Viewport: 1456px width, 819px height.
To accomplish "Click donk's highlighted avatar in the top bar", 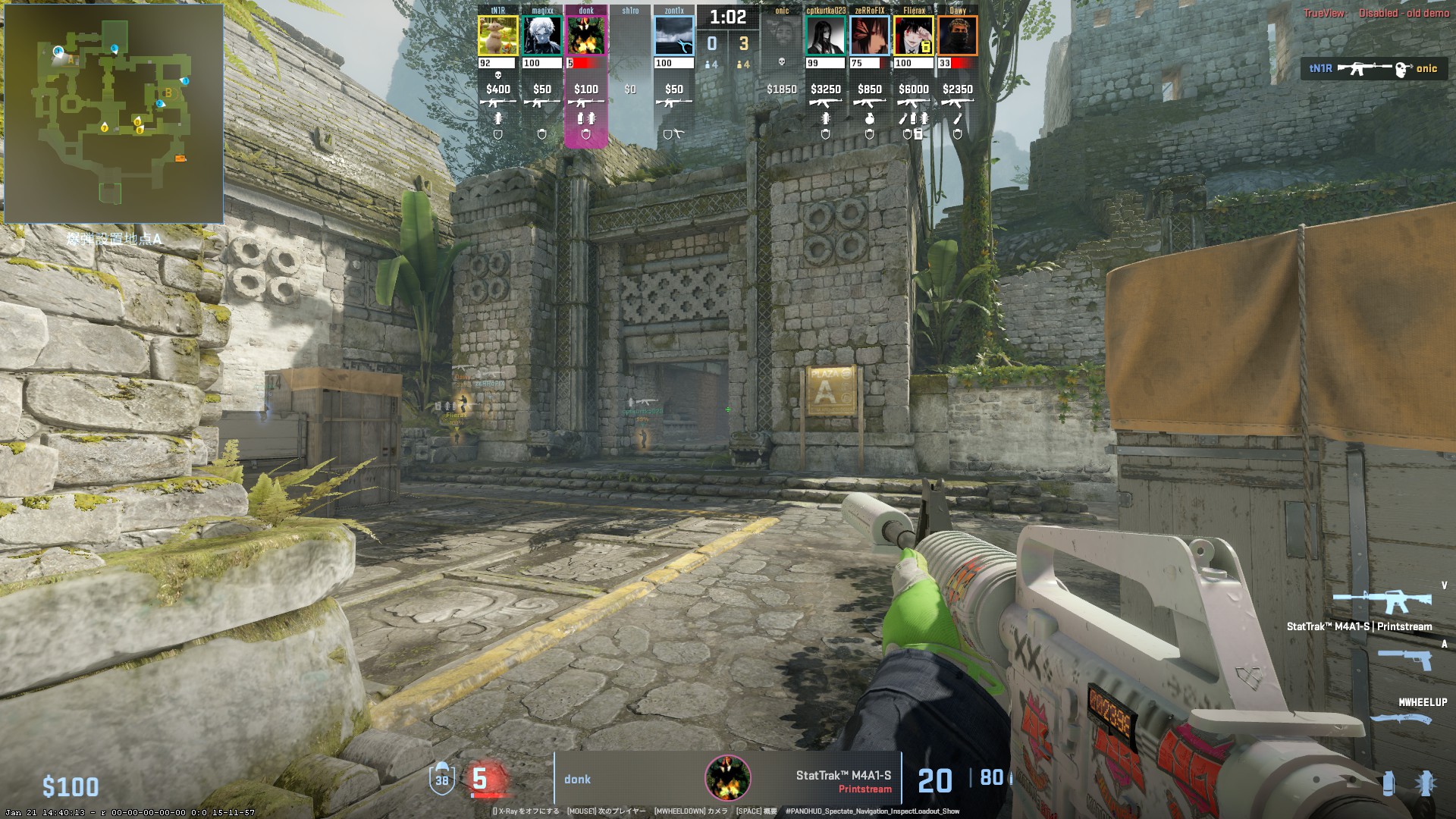I will 586,36.
